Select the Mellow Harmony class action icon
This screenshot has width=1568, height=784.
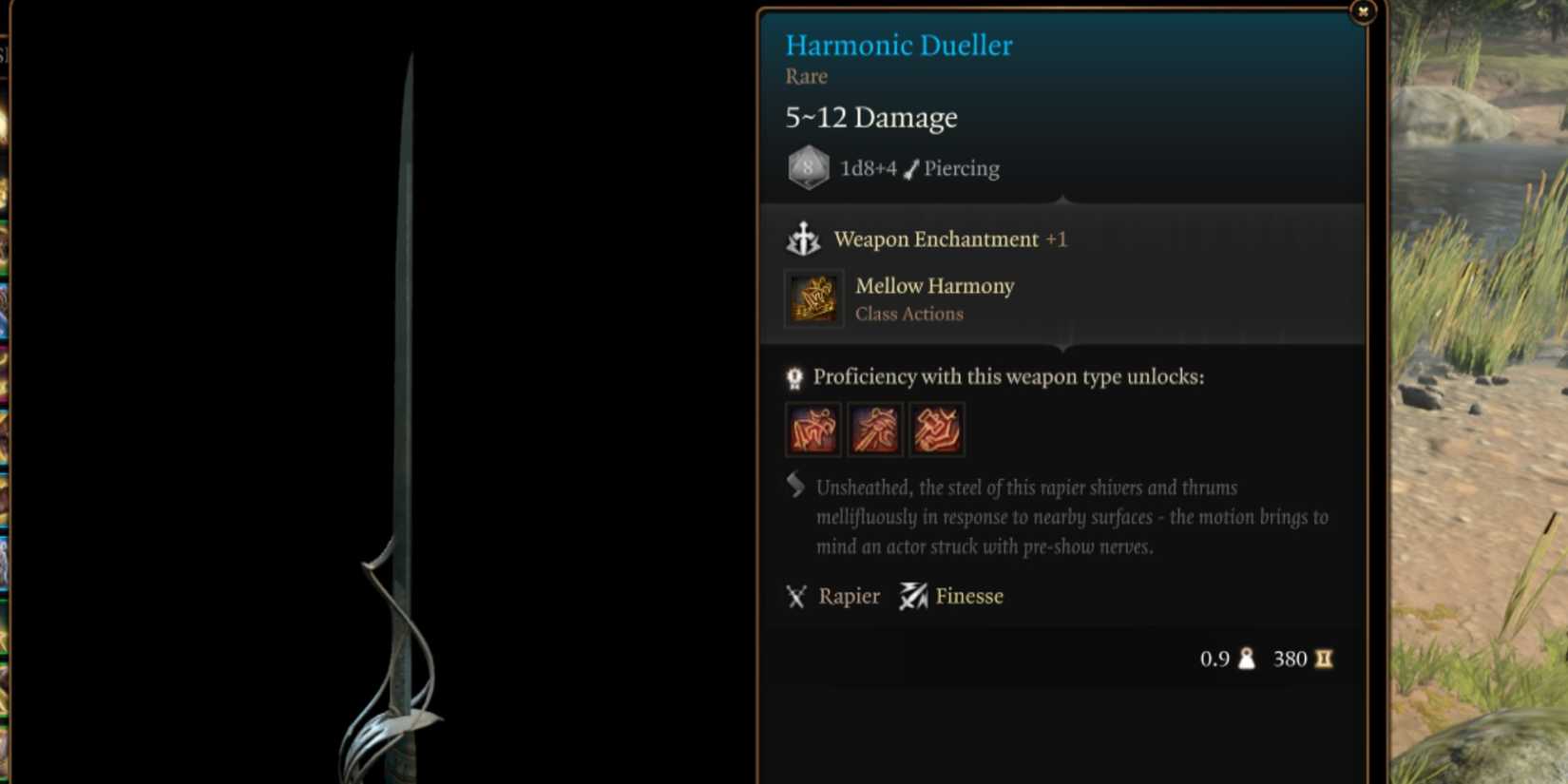(812, 298)
